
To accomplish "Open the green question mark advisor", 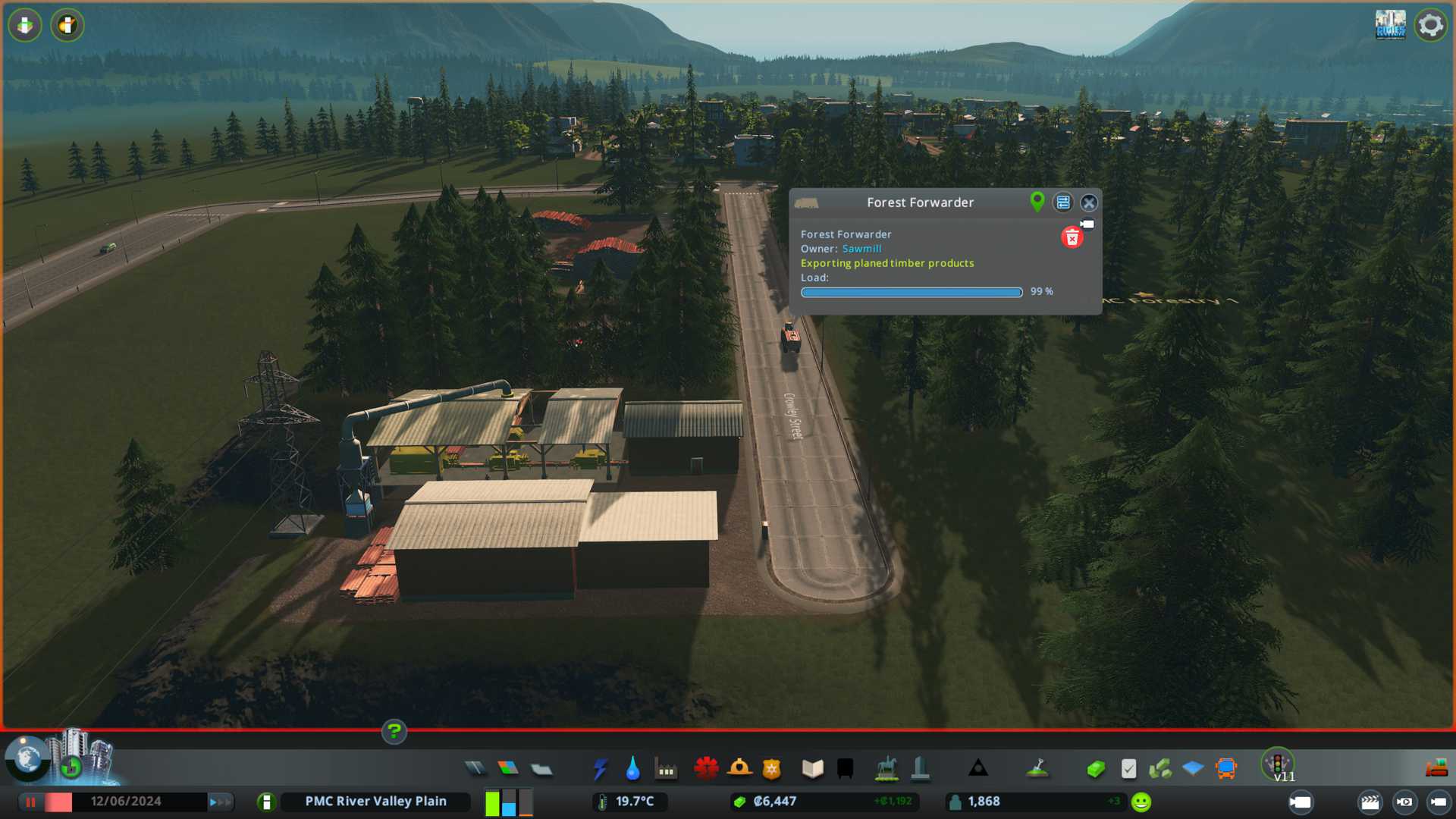I will point(394,732).
